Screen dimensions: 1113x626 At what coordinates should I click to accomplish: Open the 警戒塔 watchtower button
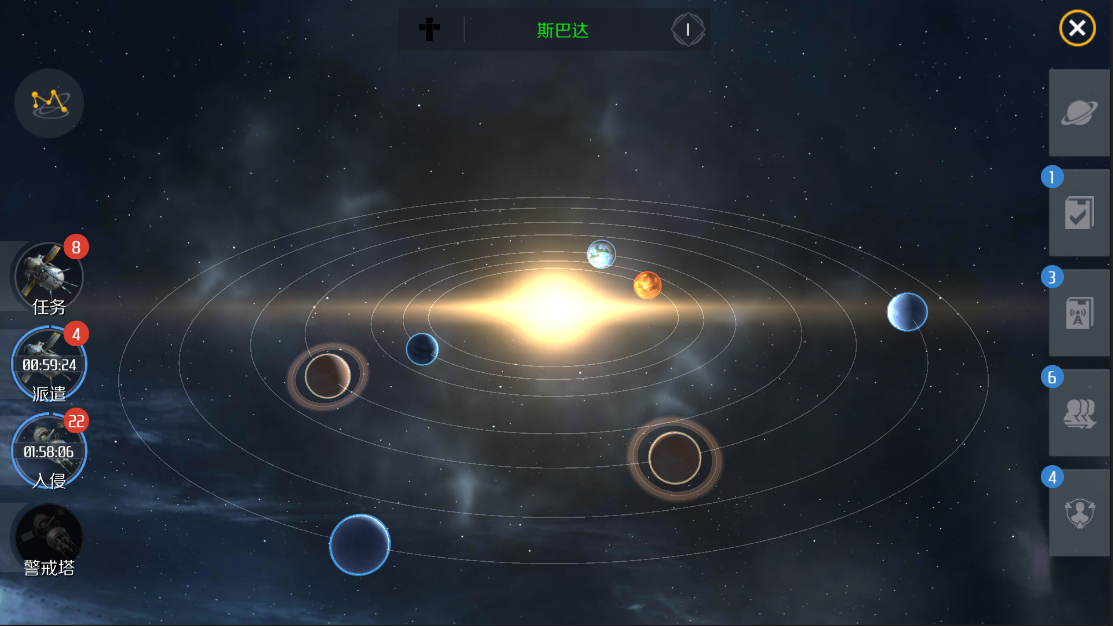[49, 539]
